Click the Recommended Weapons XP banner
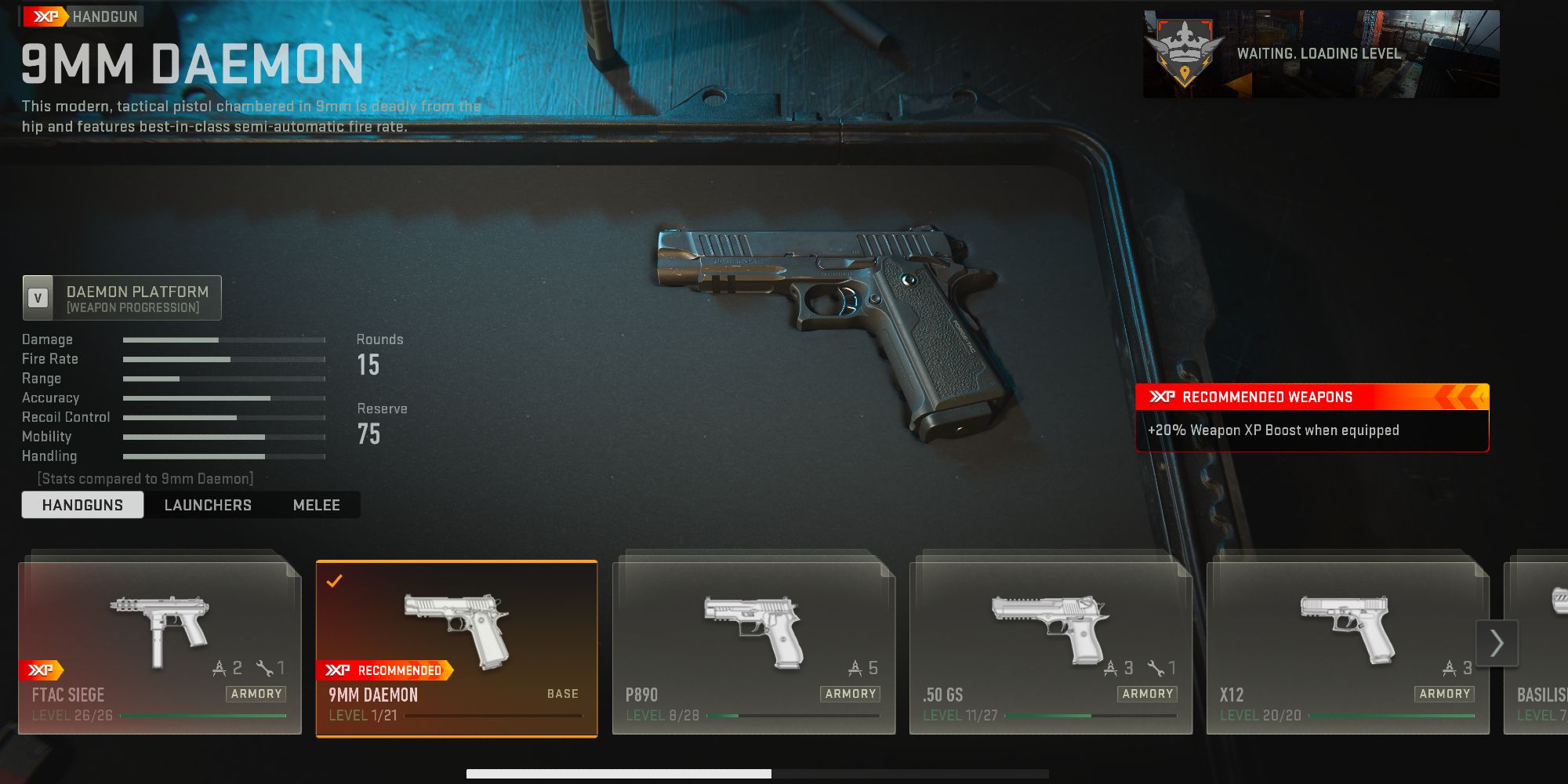The image size is (1568, 784). (x=1312, y=417)
